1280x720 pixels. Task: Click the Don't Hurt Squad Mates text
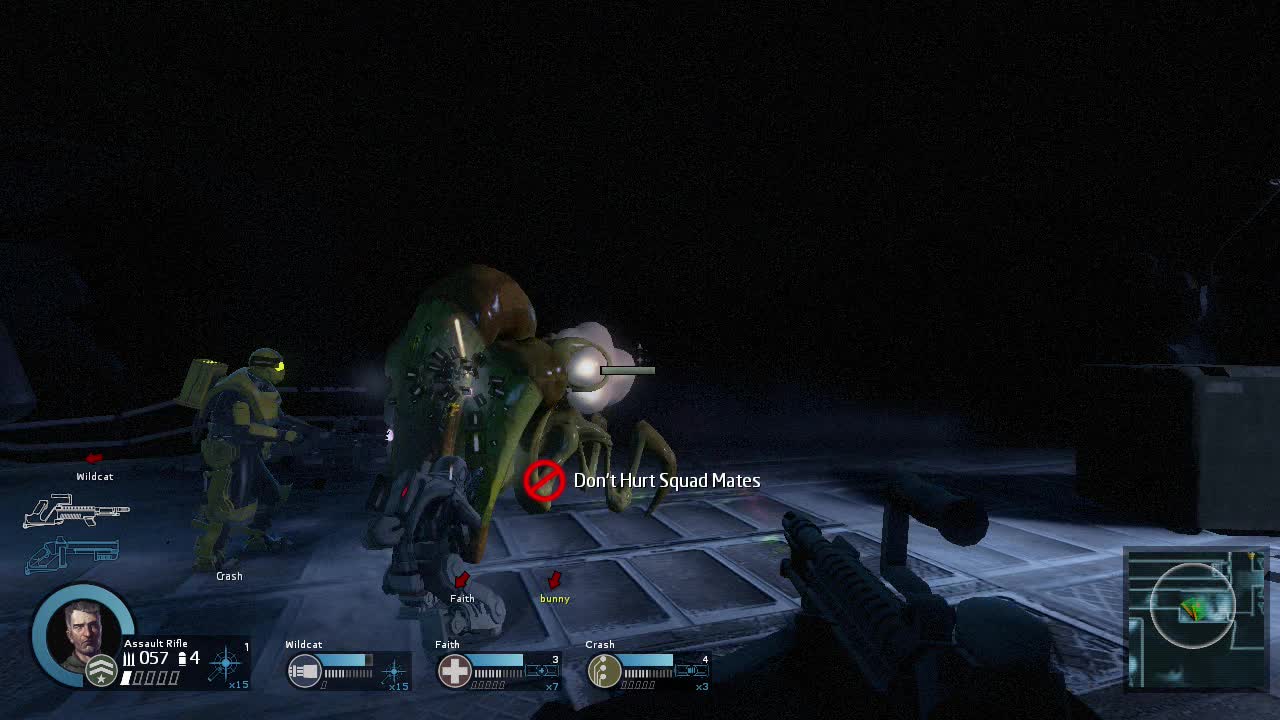point(669,480)
